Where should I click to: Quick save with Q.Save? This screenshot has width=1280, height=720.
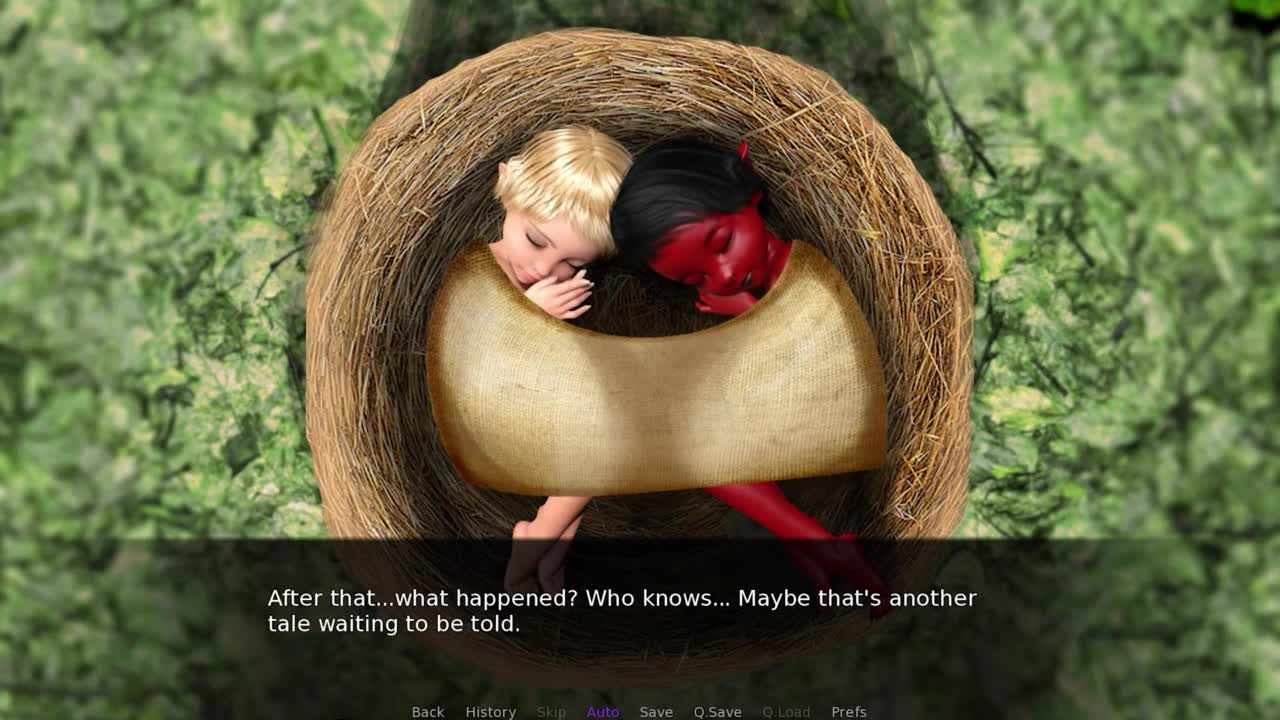tap(717, 712)
